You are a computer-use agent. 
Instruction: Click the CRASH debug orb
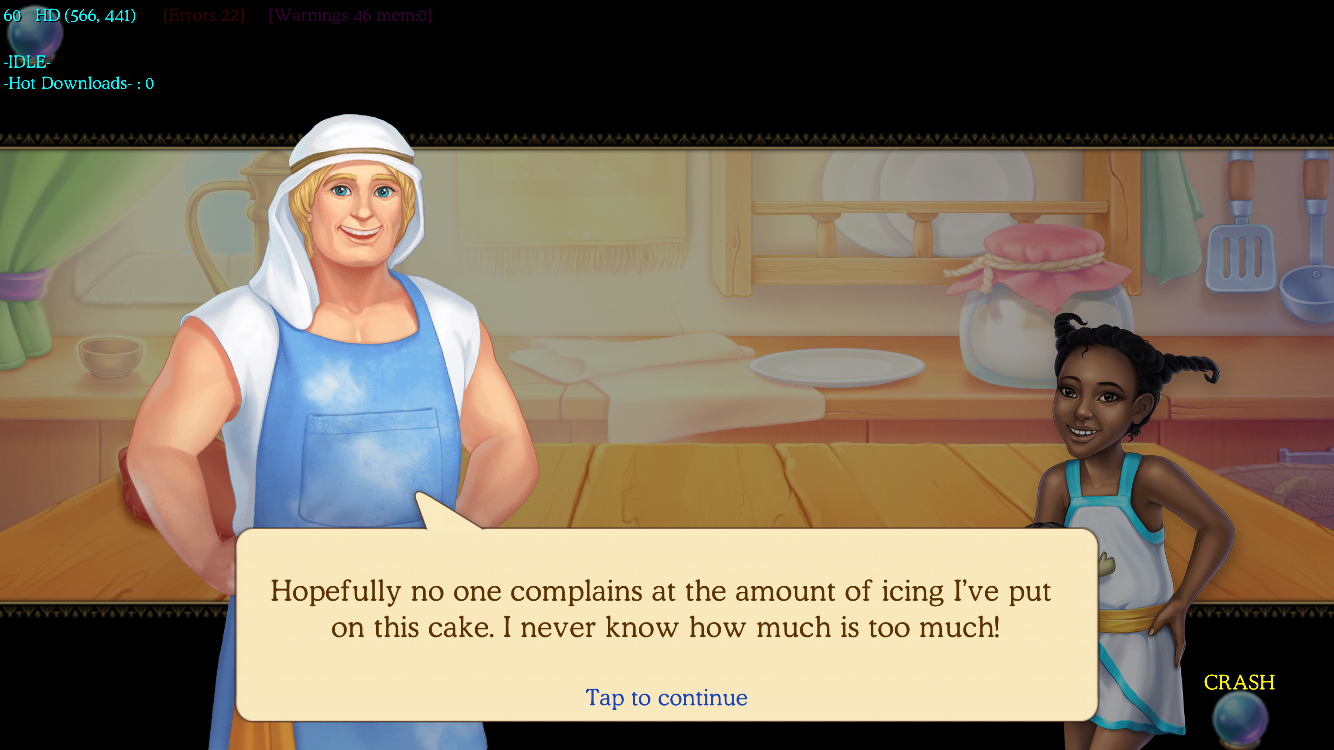1240,716
